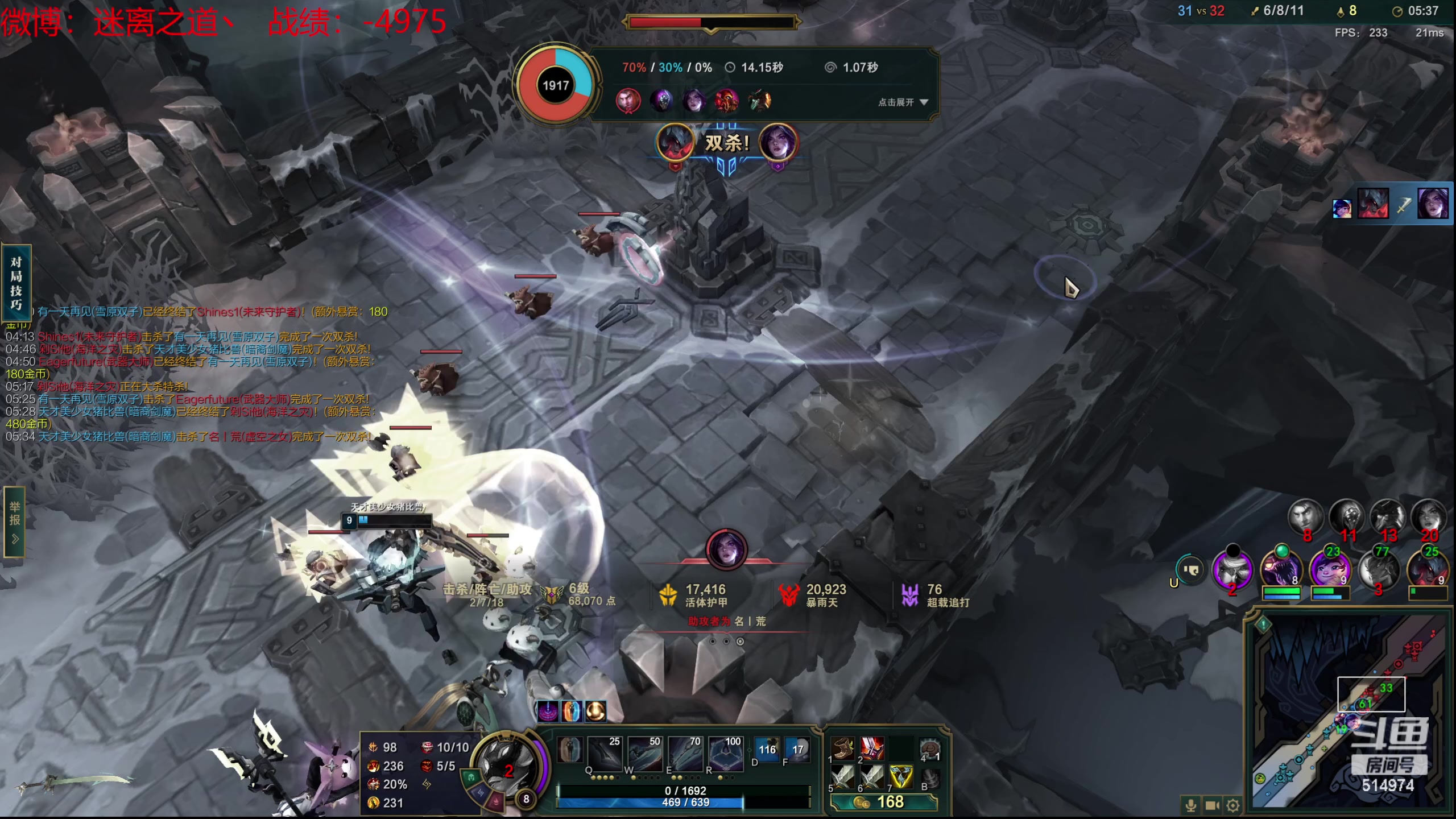The image size is (1456, 819).
Task: Open the 对局技巧 side tab
Action: click(16, 283)
